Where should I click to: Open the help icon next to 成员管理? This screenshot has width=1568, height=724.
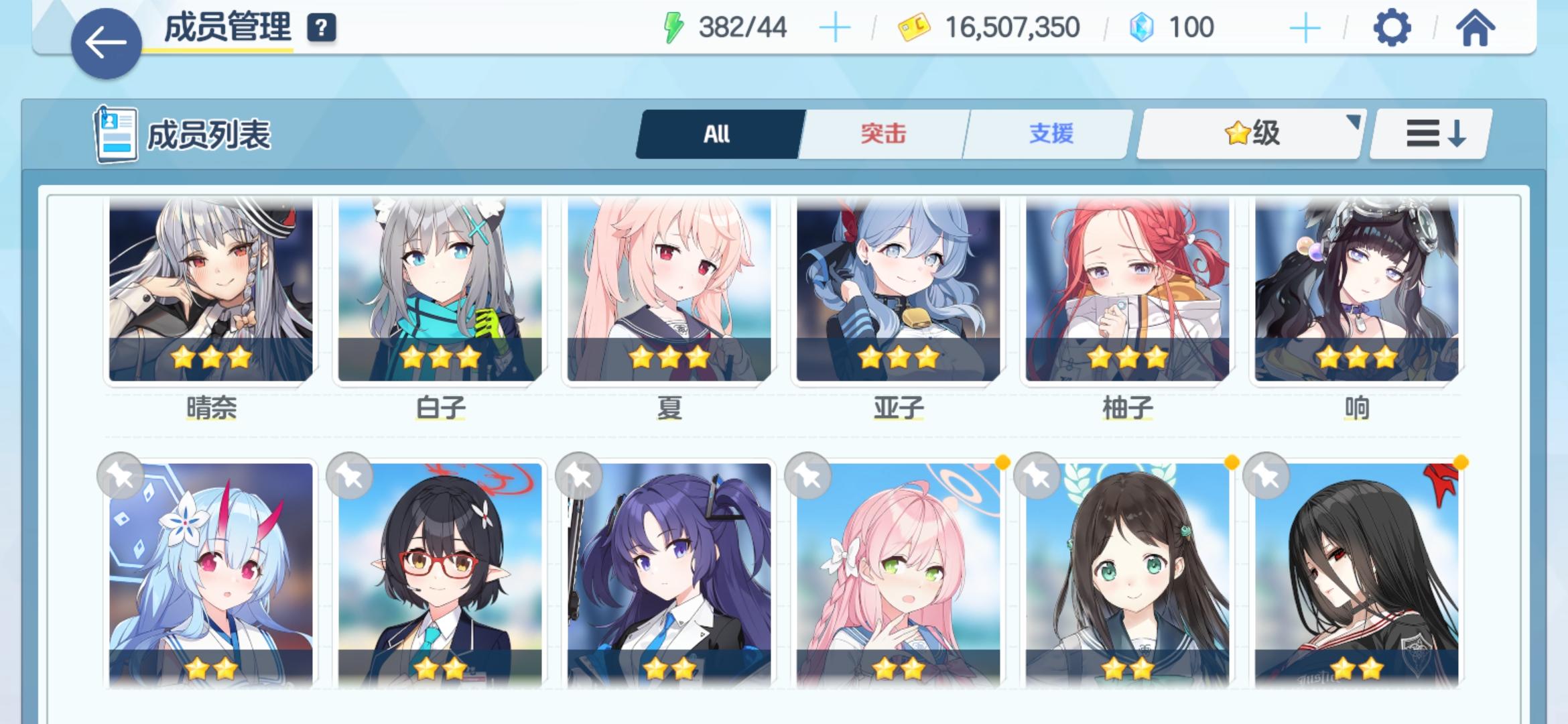tap(321, 27)
